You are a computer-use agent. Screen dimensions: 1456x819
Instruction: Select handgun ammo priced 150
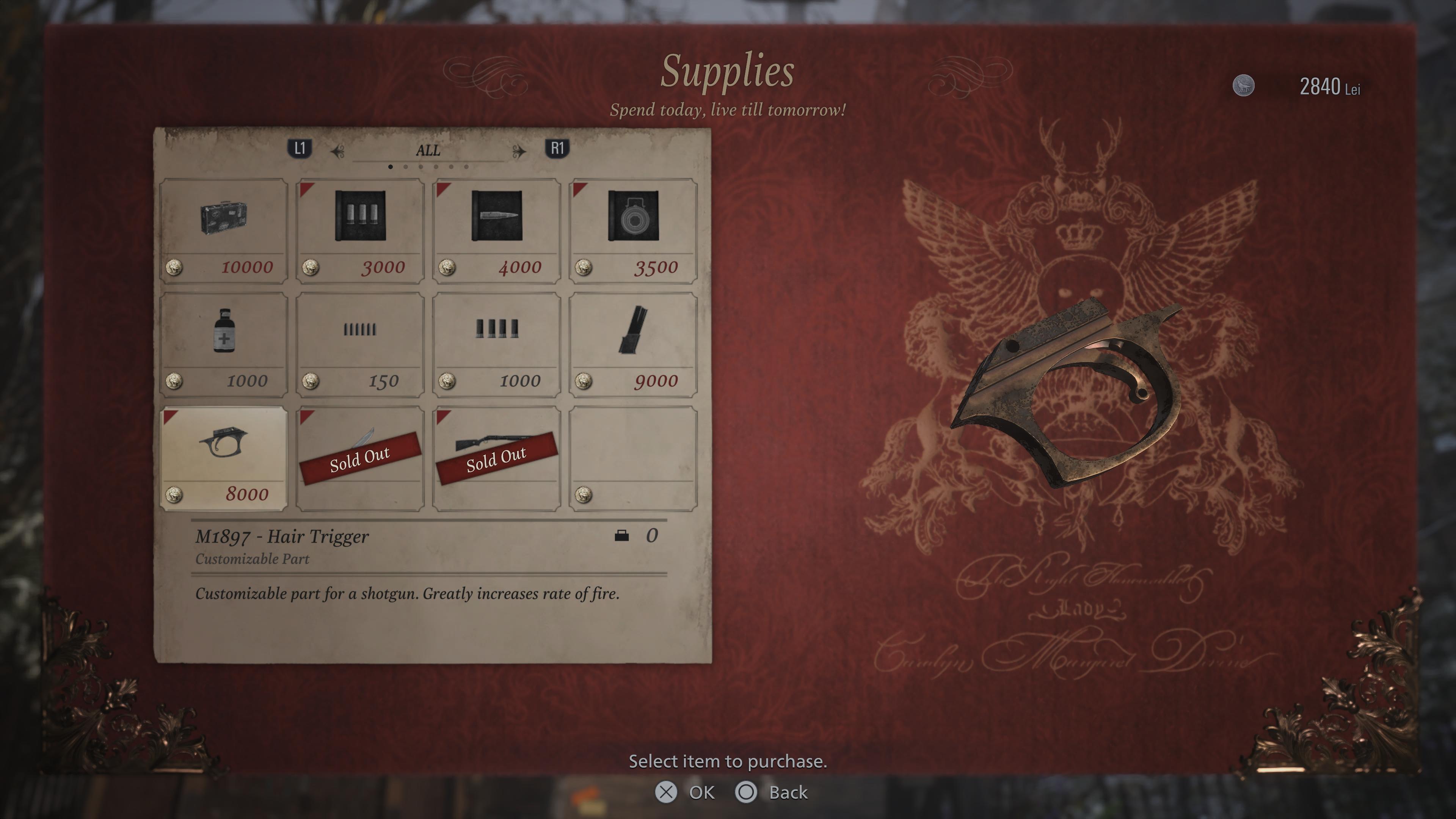[x=360, y=344]
